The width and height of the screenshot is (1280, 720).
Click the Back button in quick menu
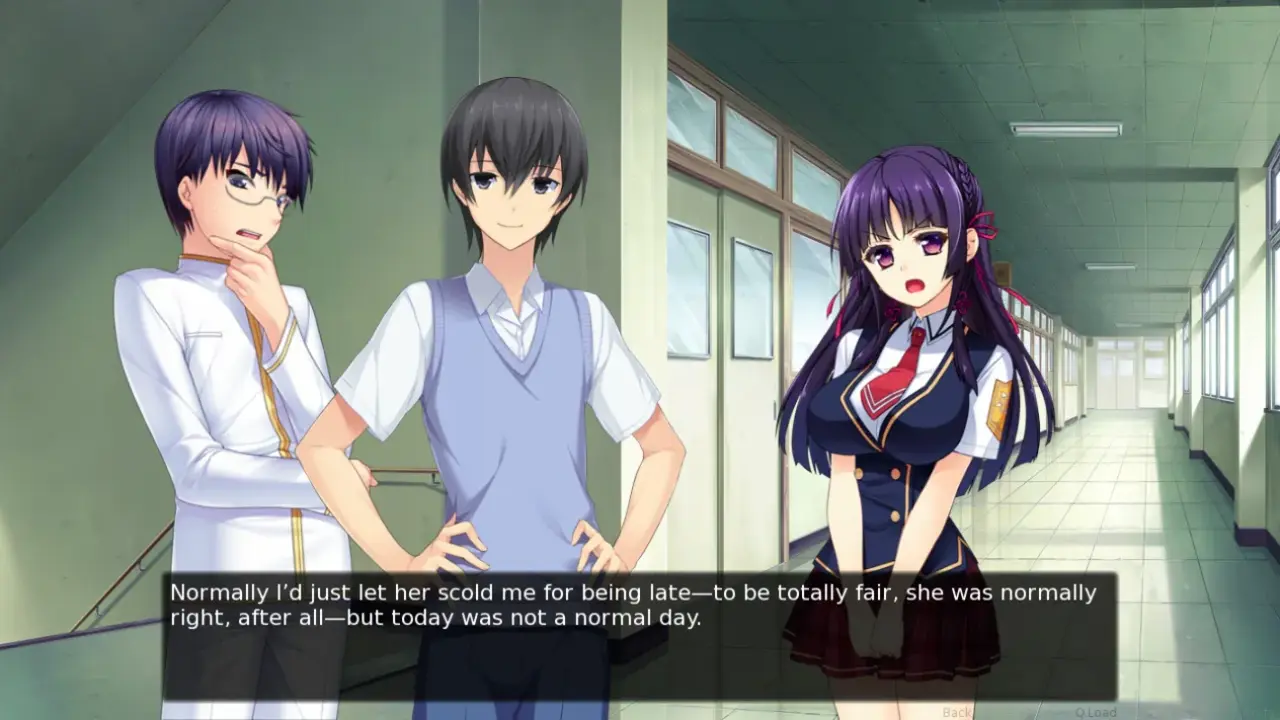(x=957, y=712)
